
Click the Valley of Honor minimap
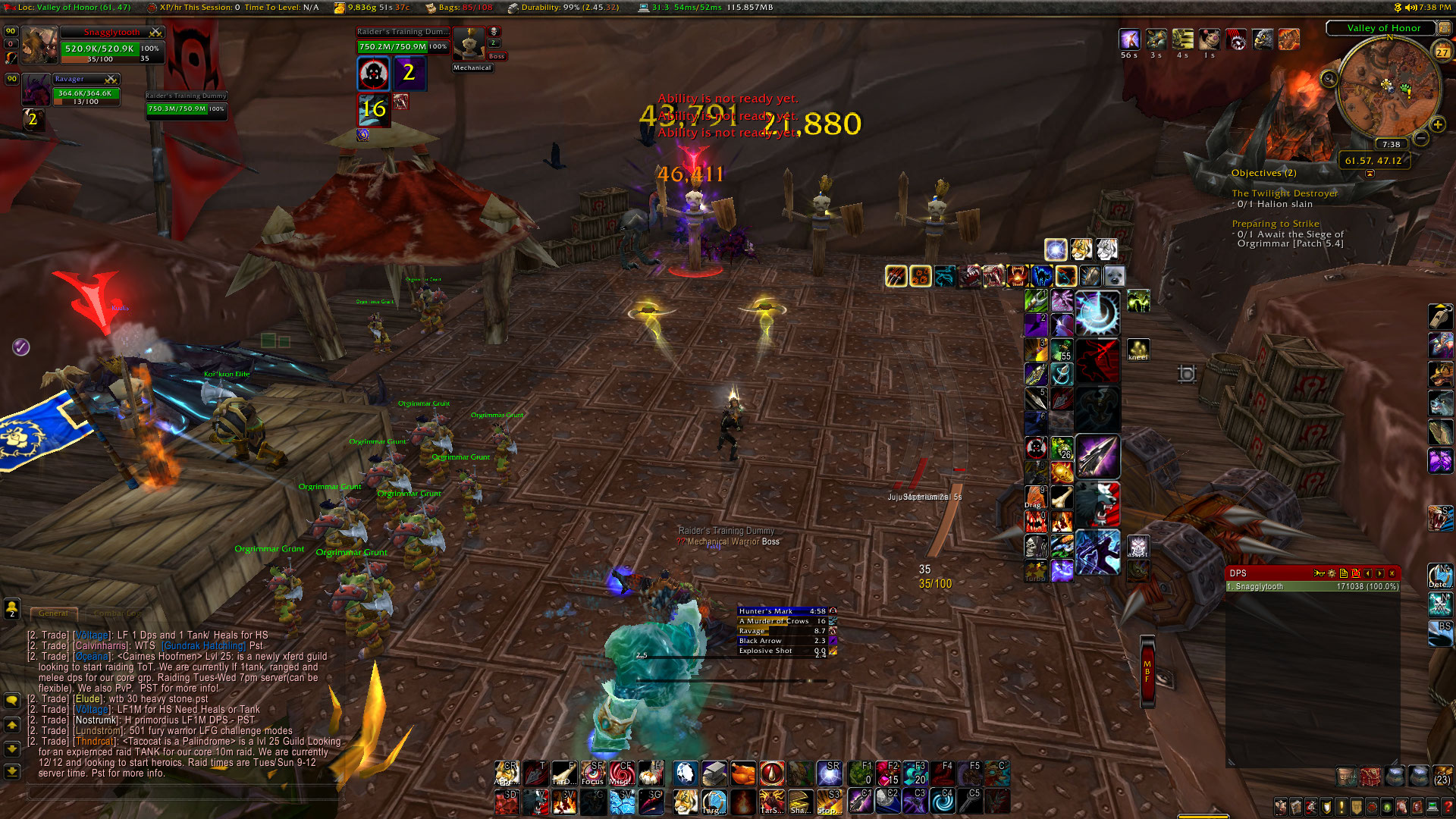pos(1388,87)
